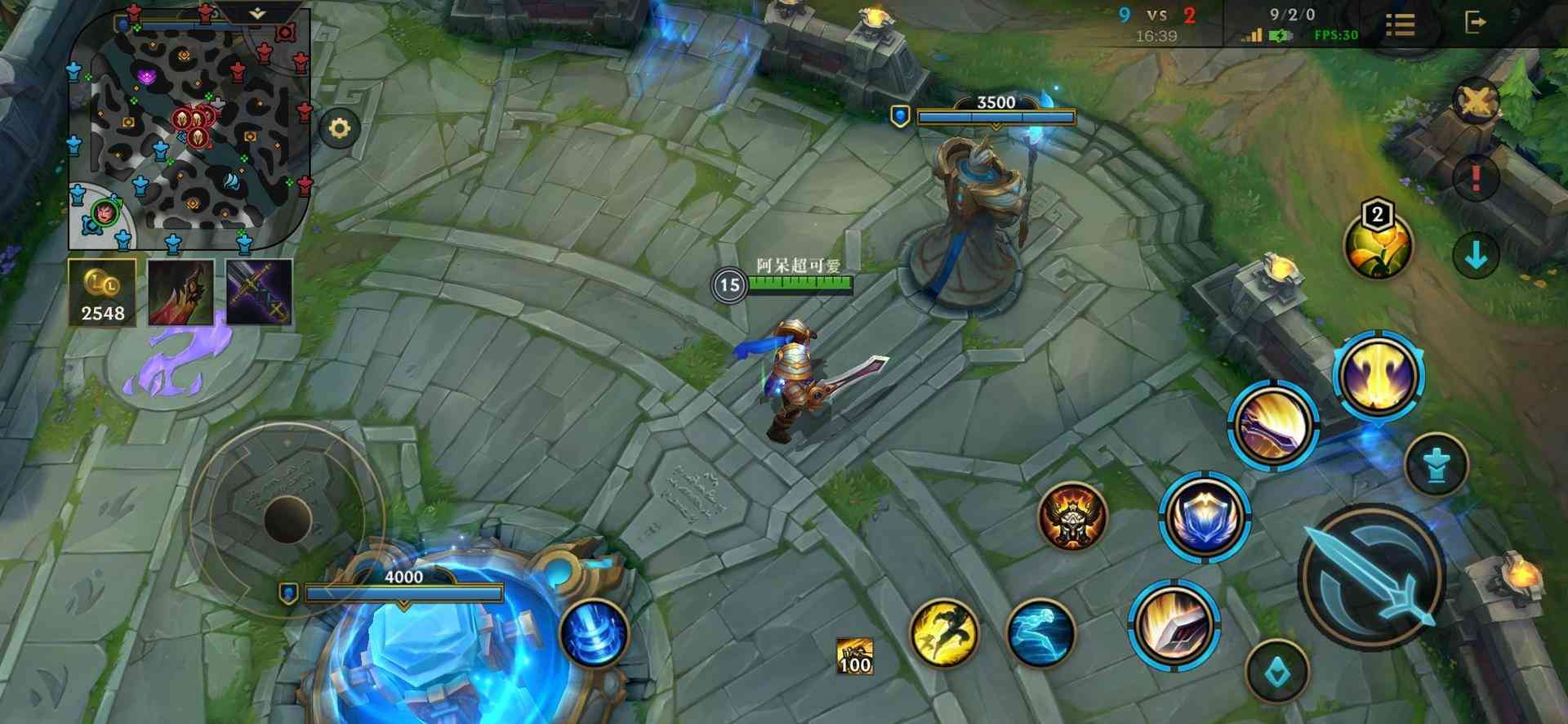Screen dimensions: 1568x724
Task: Activate the blue shield Courage ability
Action: point(1205,517)
